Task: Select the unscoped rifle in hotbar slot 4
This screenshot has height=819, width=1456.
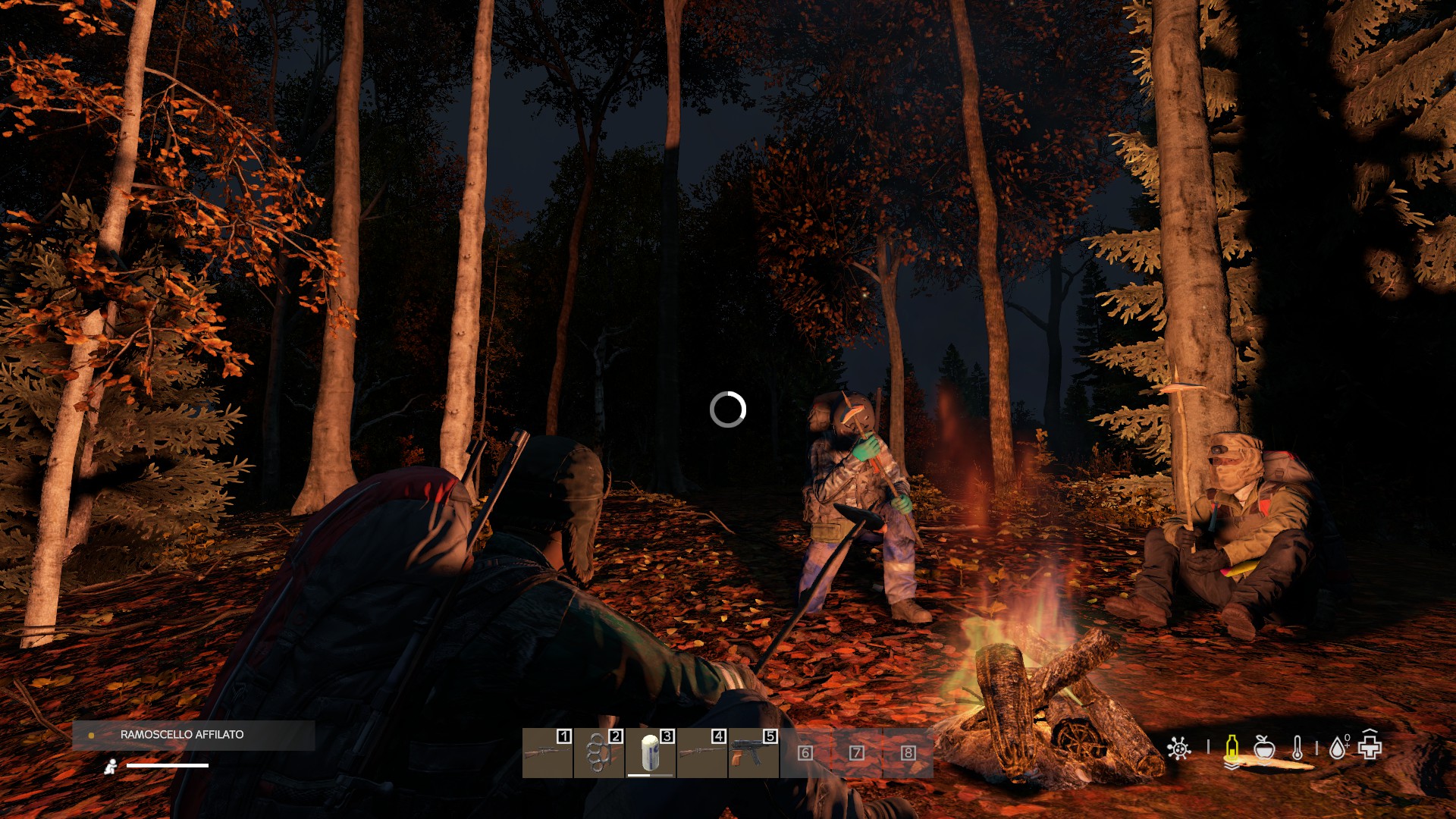Action: point(701,753)
